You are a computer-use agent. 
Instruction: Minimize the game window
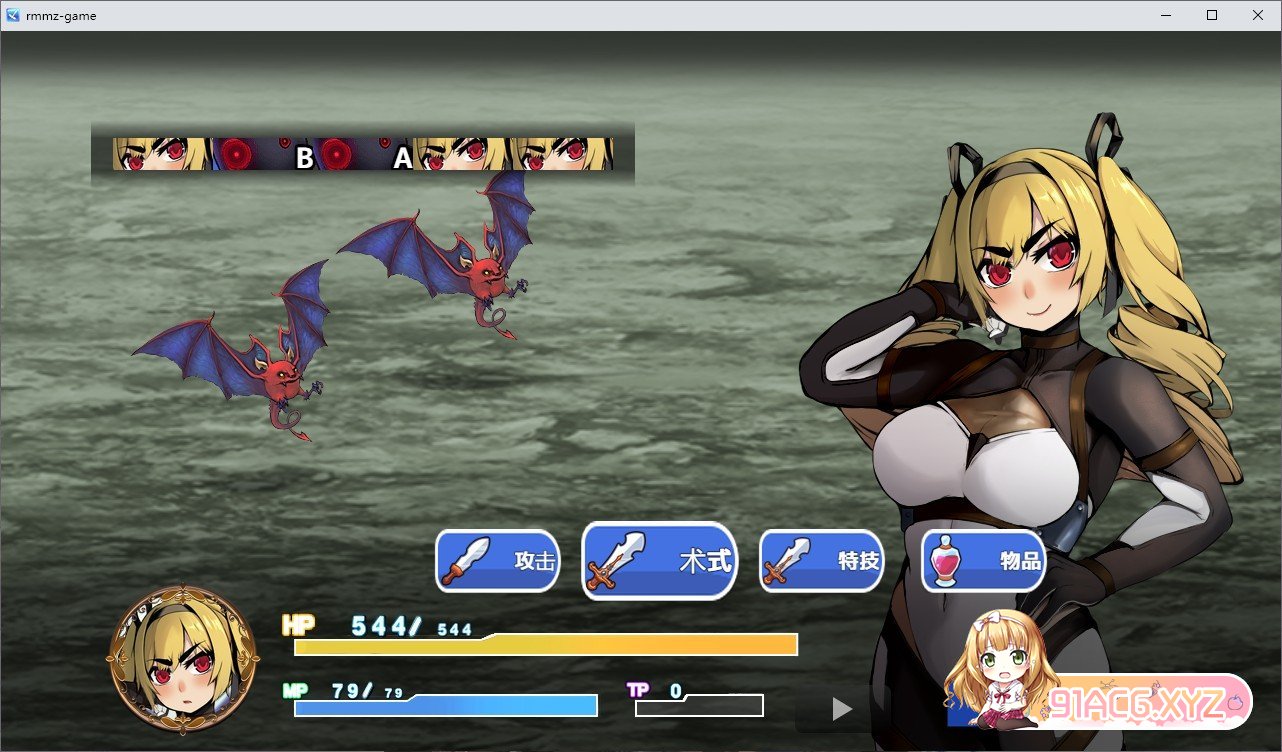click(x=1166, y=15)
